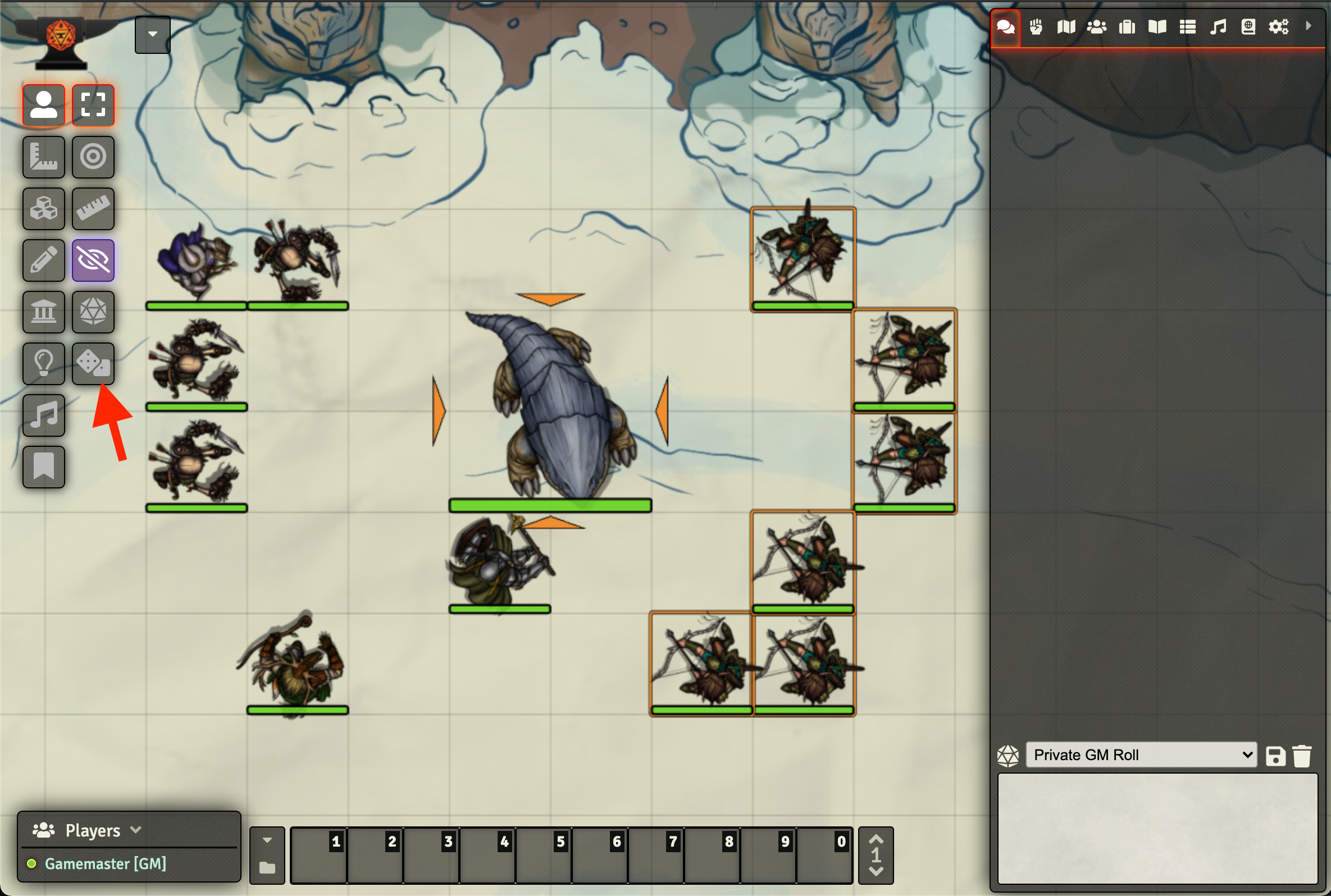Open the dice roller tool marked by the arrow
Viewport: 1331px width, 896px height.
[x=93, y=363]
